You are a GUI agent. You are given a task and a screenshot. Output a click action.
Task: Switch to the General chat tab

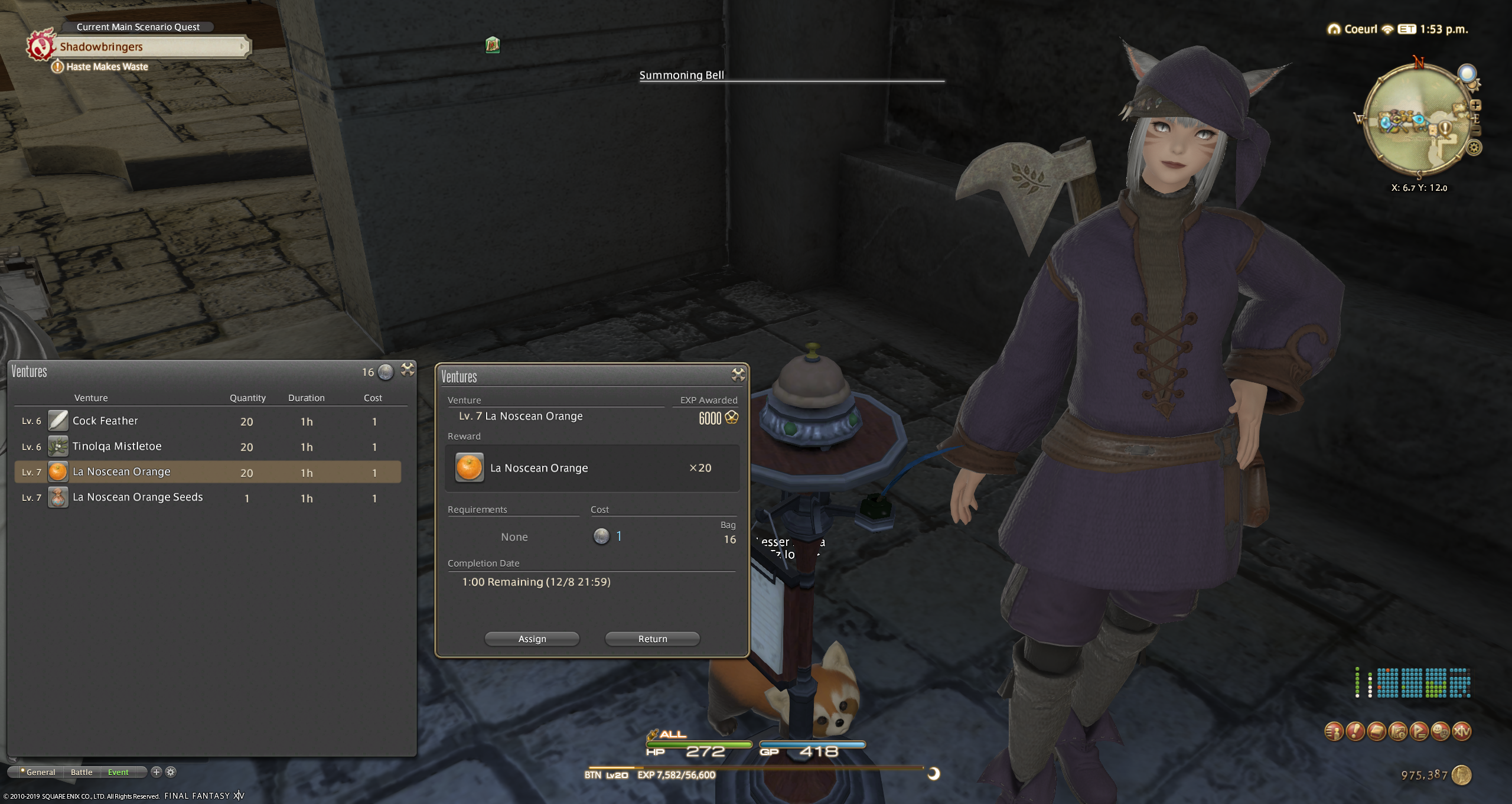click(40, 772)
